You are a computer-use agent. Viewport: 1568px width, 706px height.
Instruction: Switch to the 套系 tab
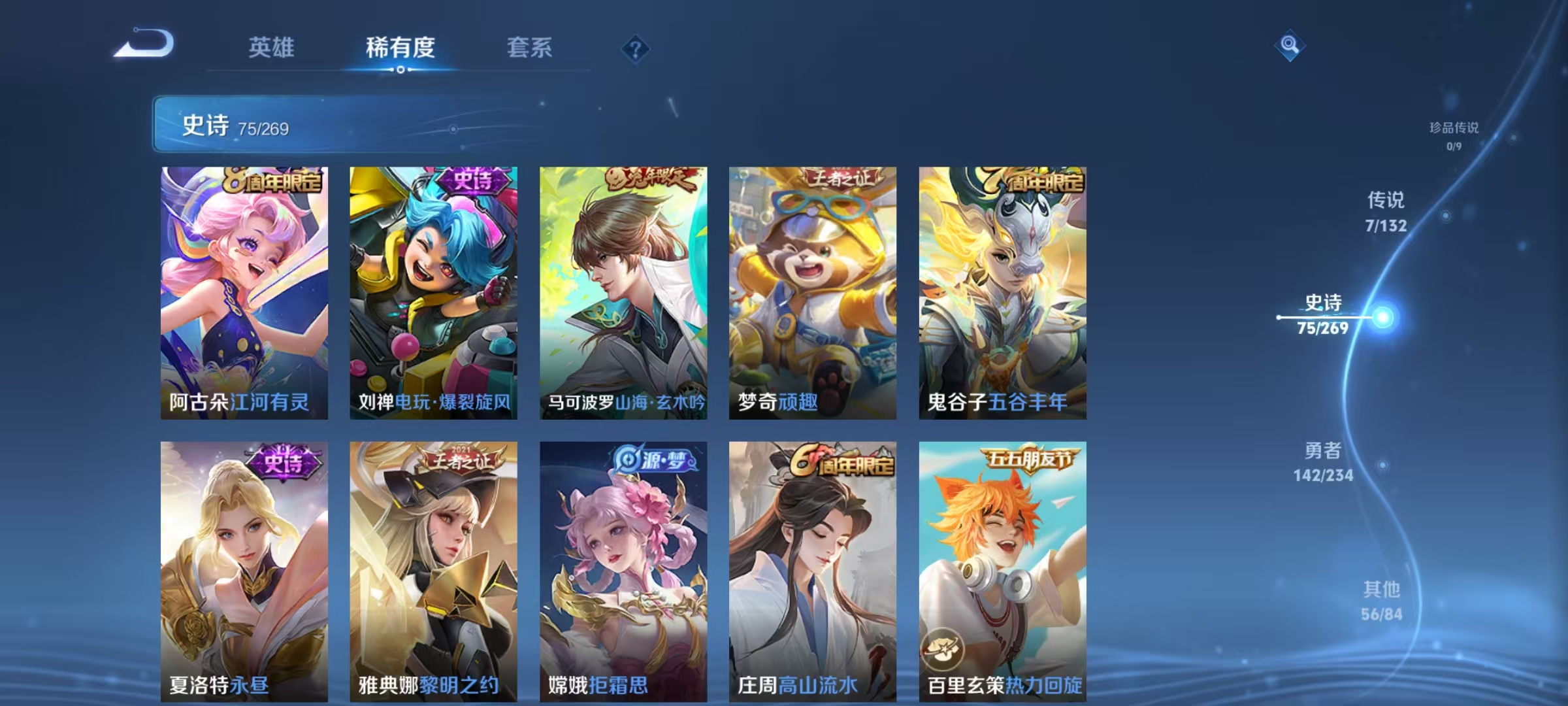tap(531, 48)
